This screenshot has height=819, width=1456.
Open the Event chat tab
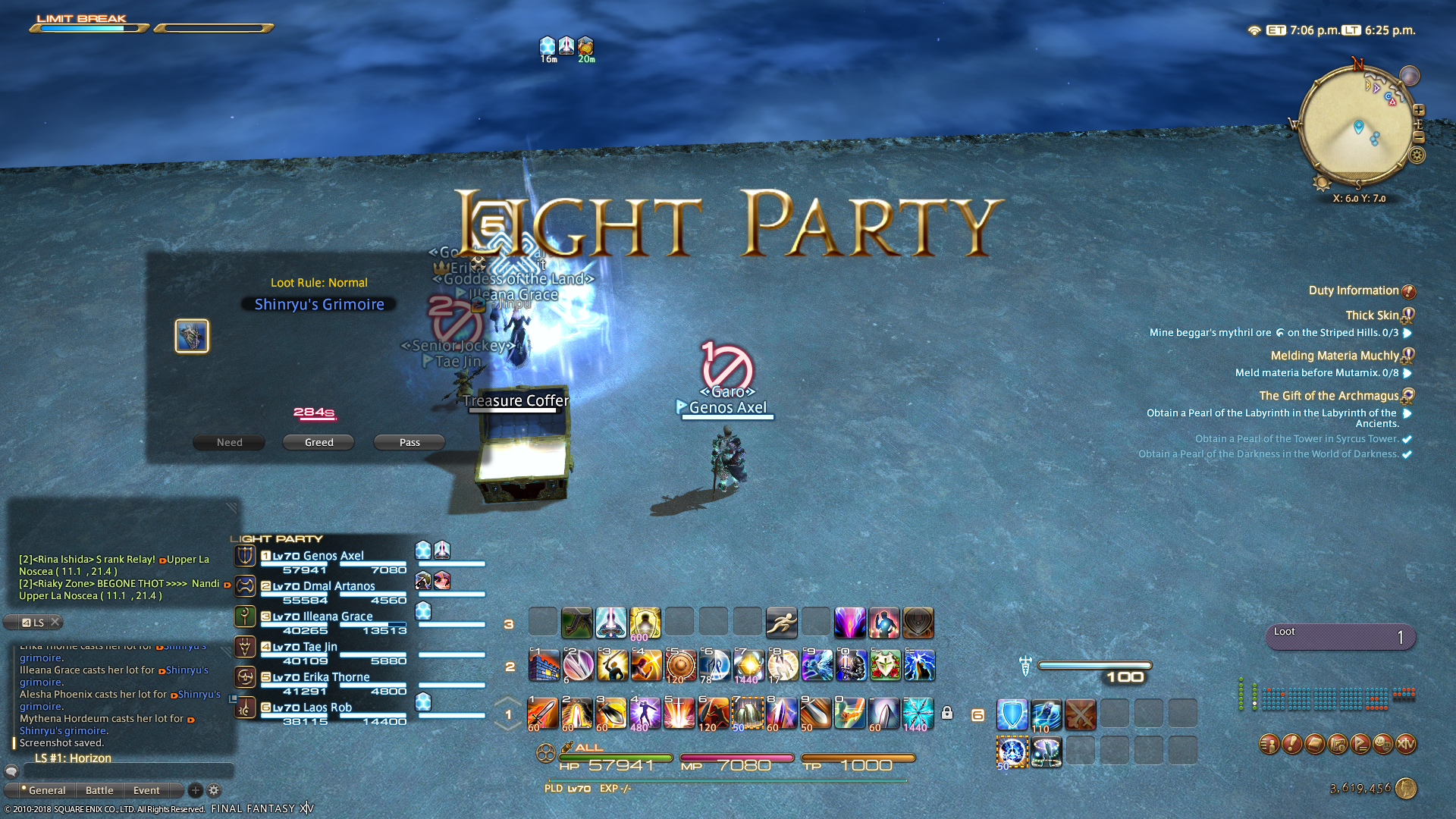point(146,790)
